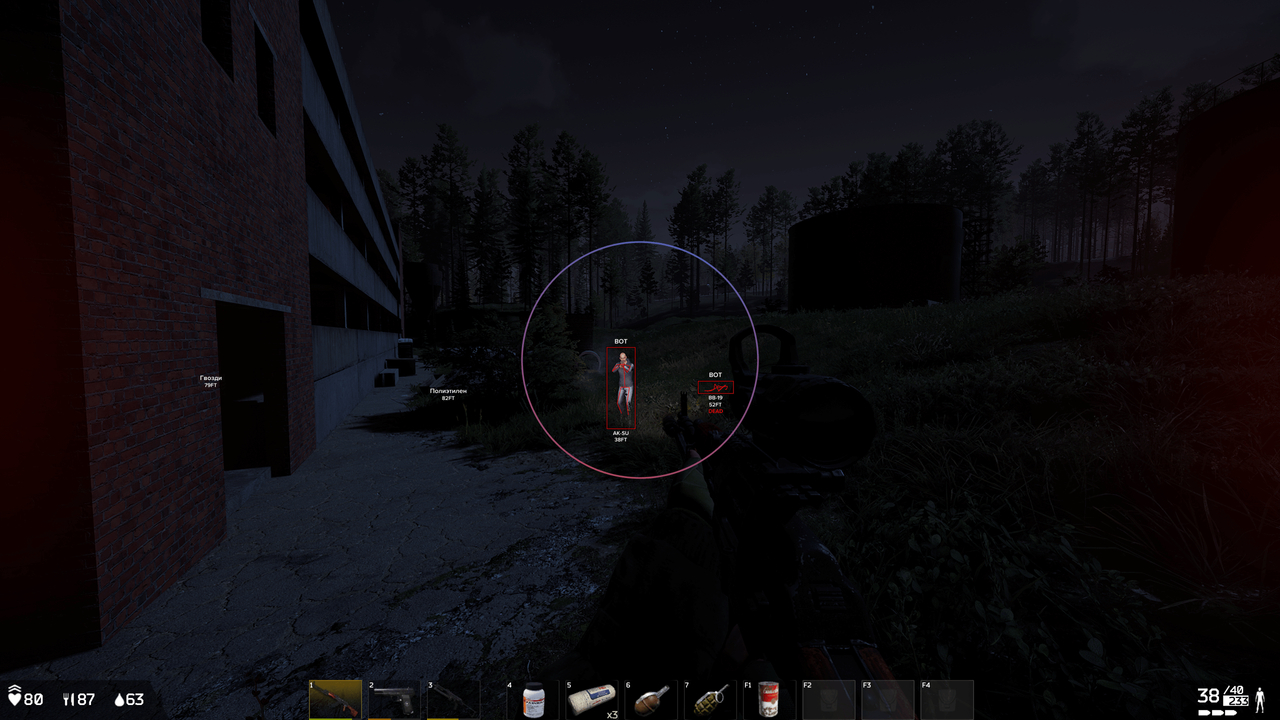Click the water droplet thirst icon
Image resolution: width=1280 pixels, height=720 pixels.
pos(120,699)
